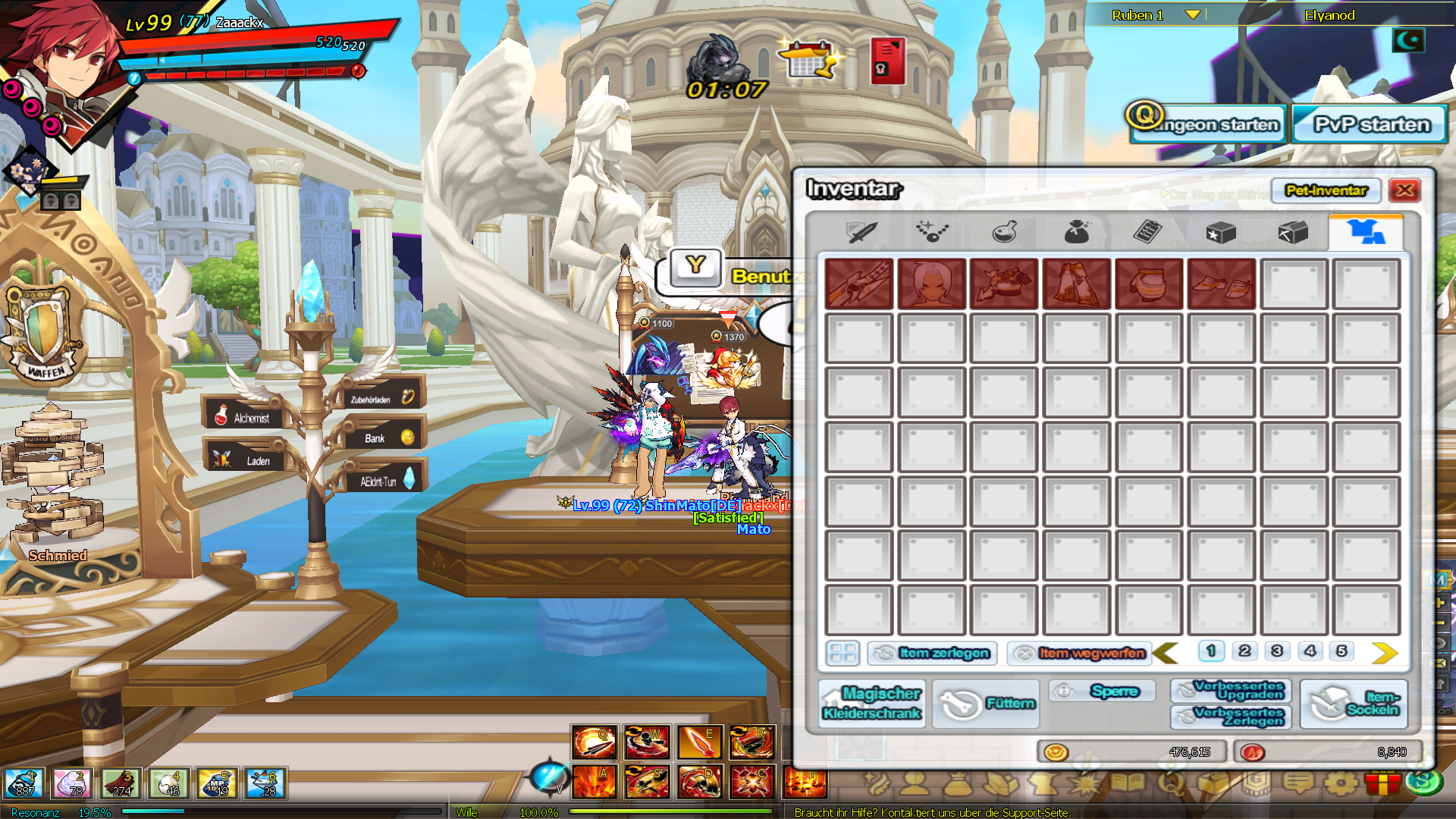
Task: Go to the next inventory page arrow
Action: [x=1384, y=652]
